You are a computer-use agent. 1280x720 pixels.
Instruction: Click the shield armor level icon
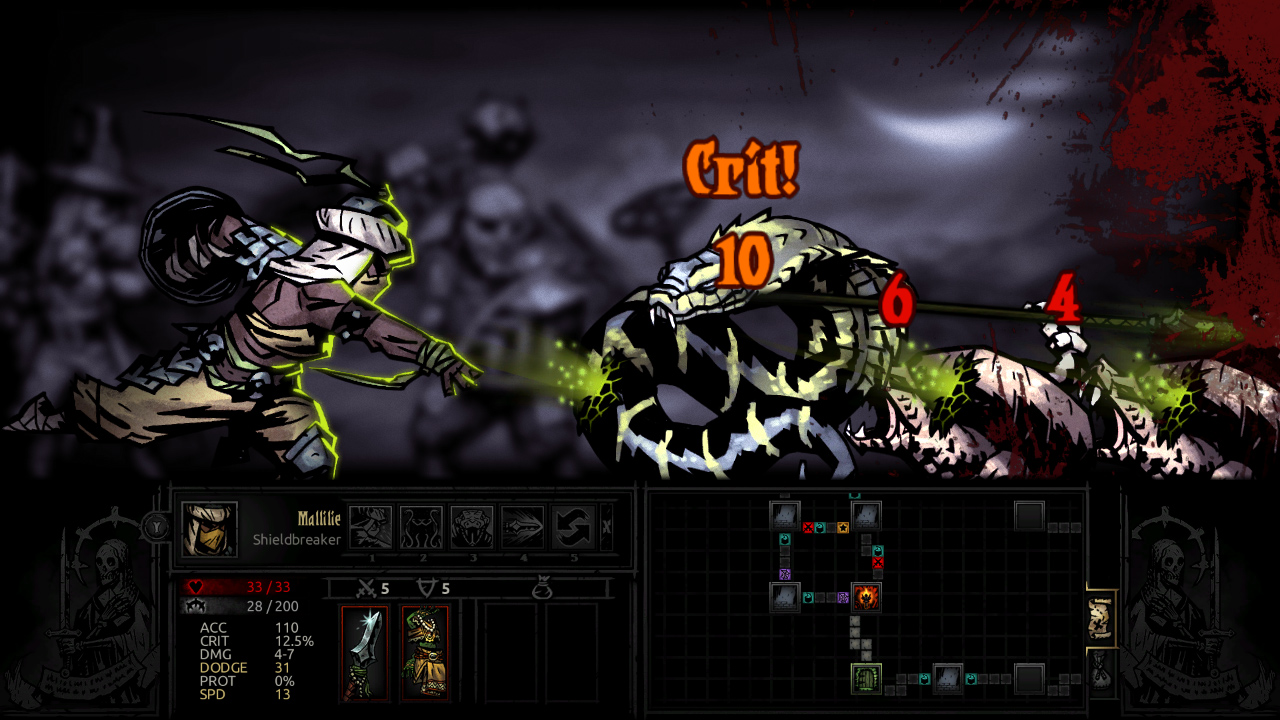(427, 587)
